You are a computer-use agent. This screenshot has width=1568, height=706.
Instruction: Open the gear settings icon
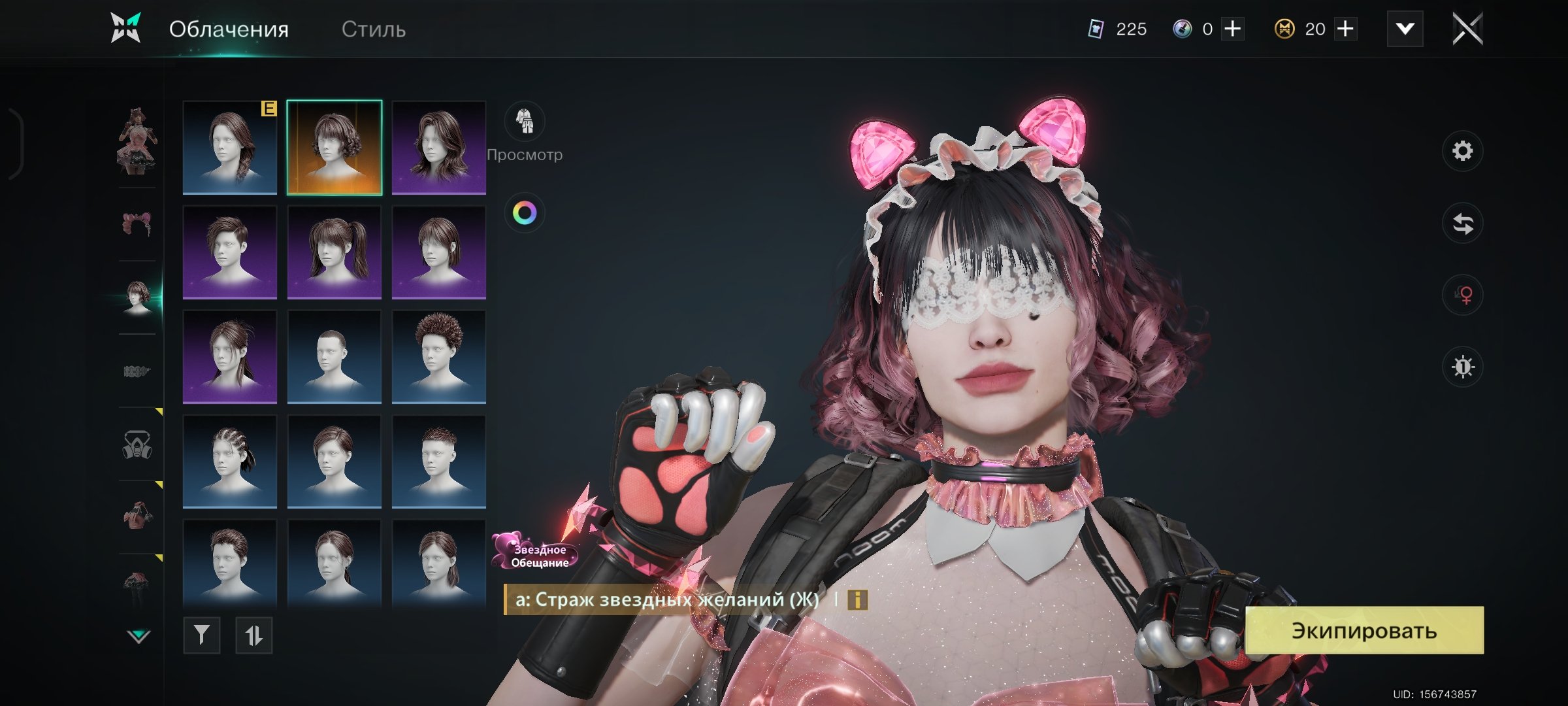point(1462,152)
